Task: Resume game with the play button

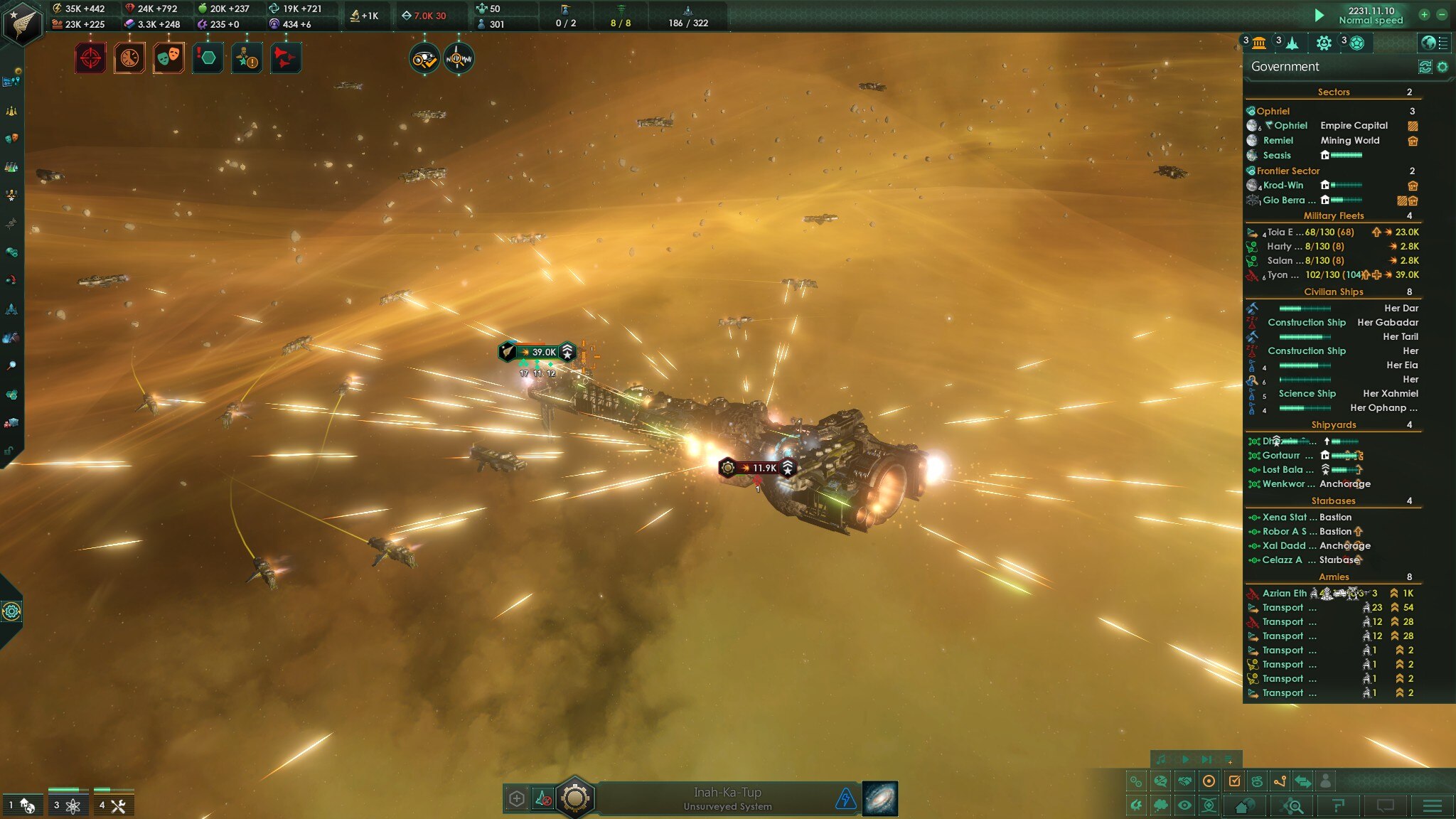Action: coord(1319,15)
